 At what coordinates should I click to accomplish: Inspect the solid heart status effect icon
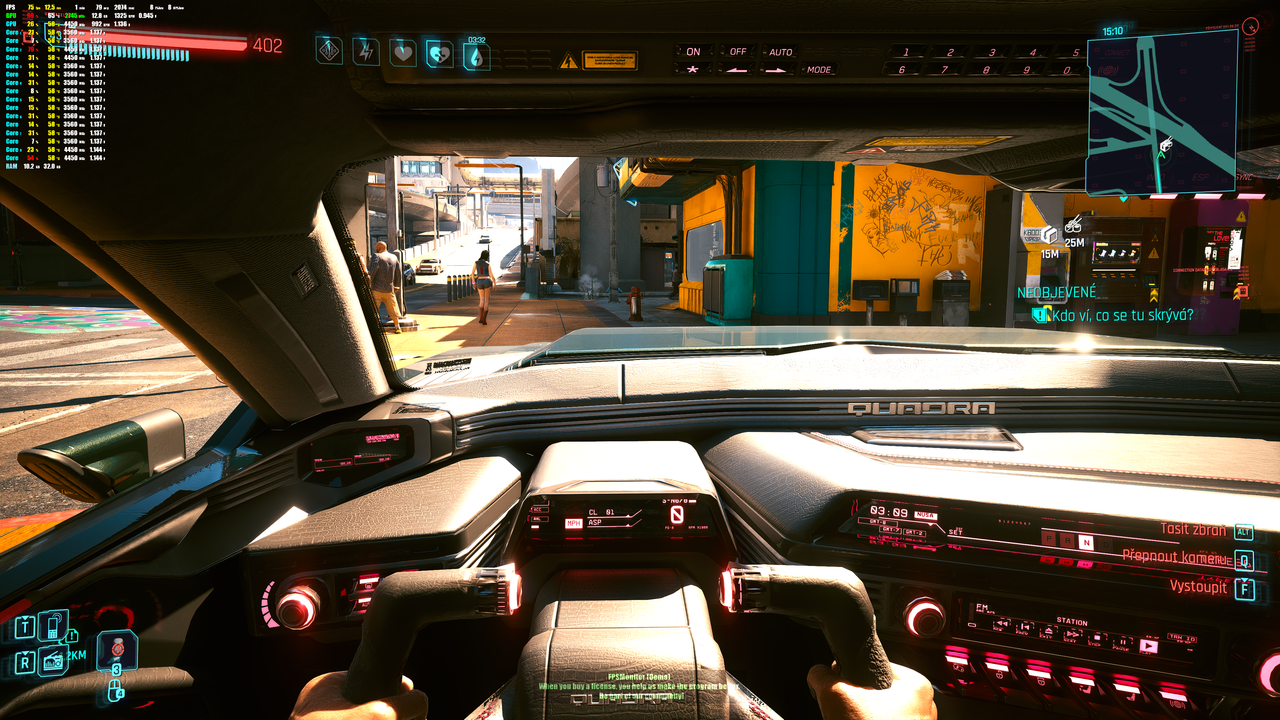403,52
